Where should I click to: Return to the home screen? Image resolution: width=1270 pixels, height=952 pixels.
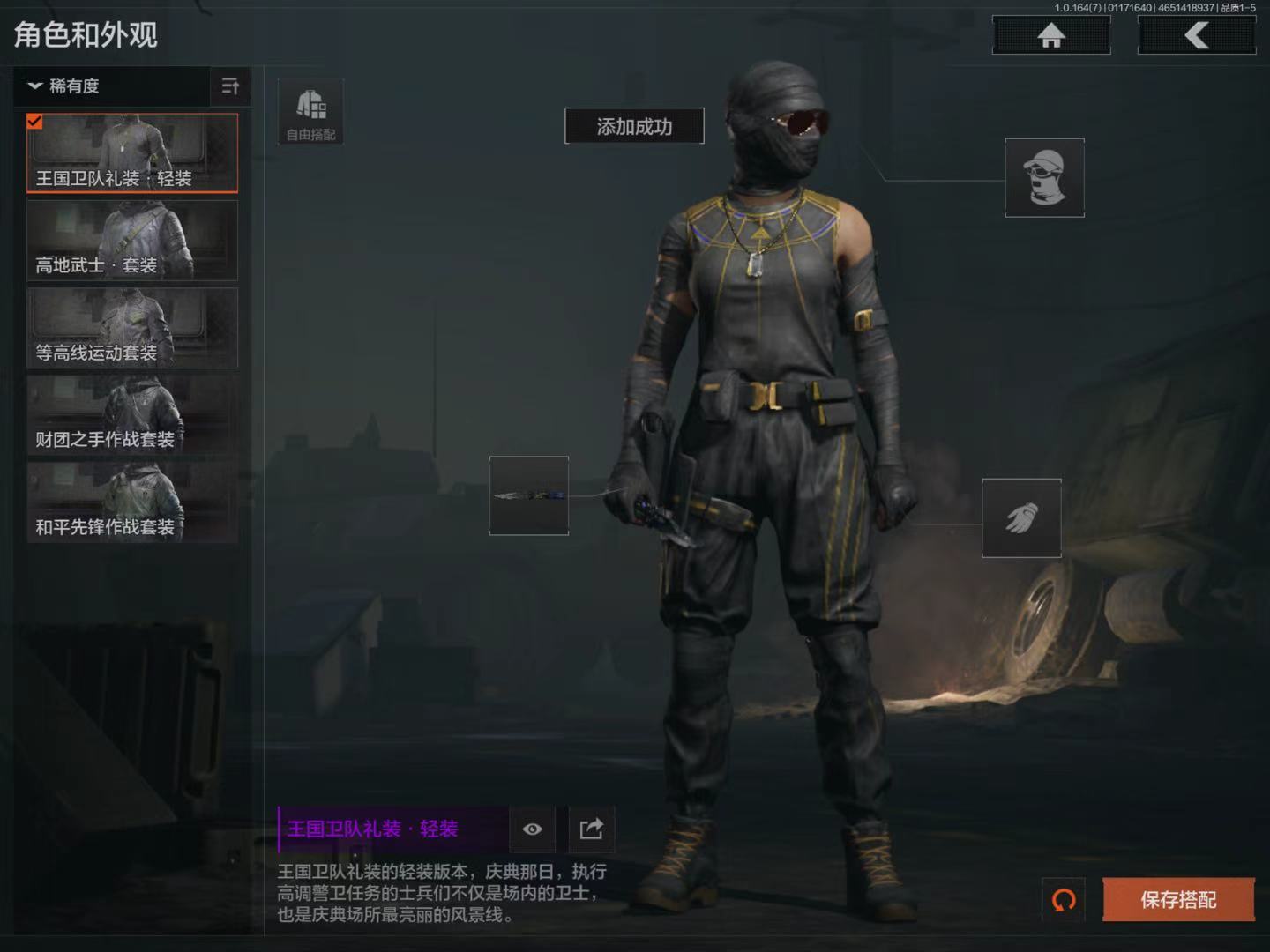click(1050, 35)
